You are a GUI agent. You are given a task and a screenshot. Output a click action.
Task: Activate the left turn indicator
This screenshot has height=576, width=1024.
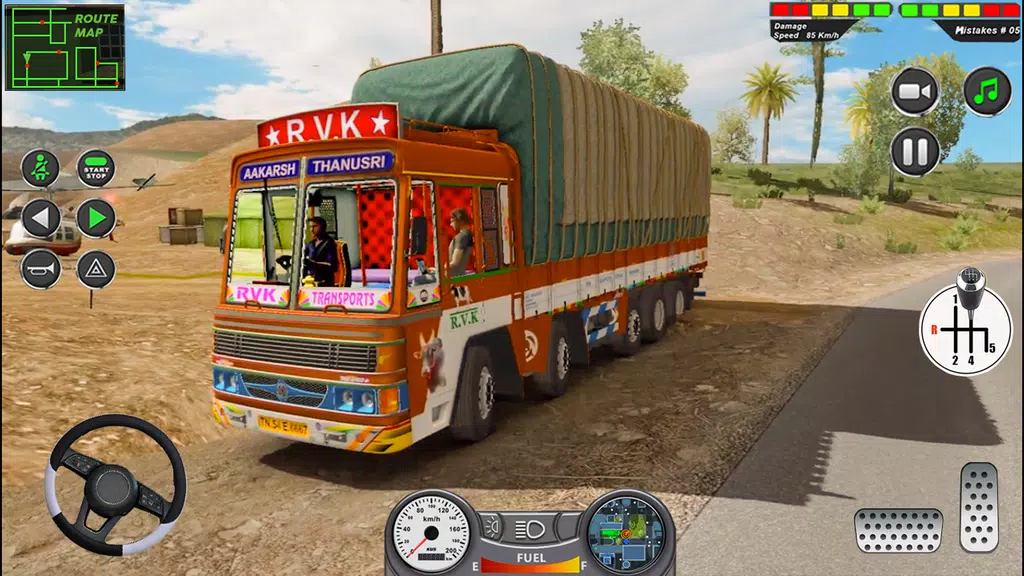click(x=40, y=218)
